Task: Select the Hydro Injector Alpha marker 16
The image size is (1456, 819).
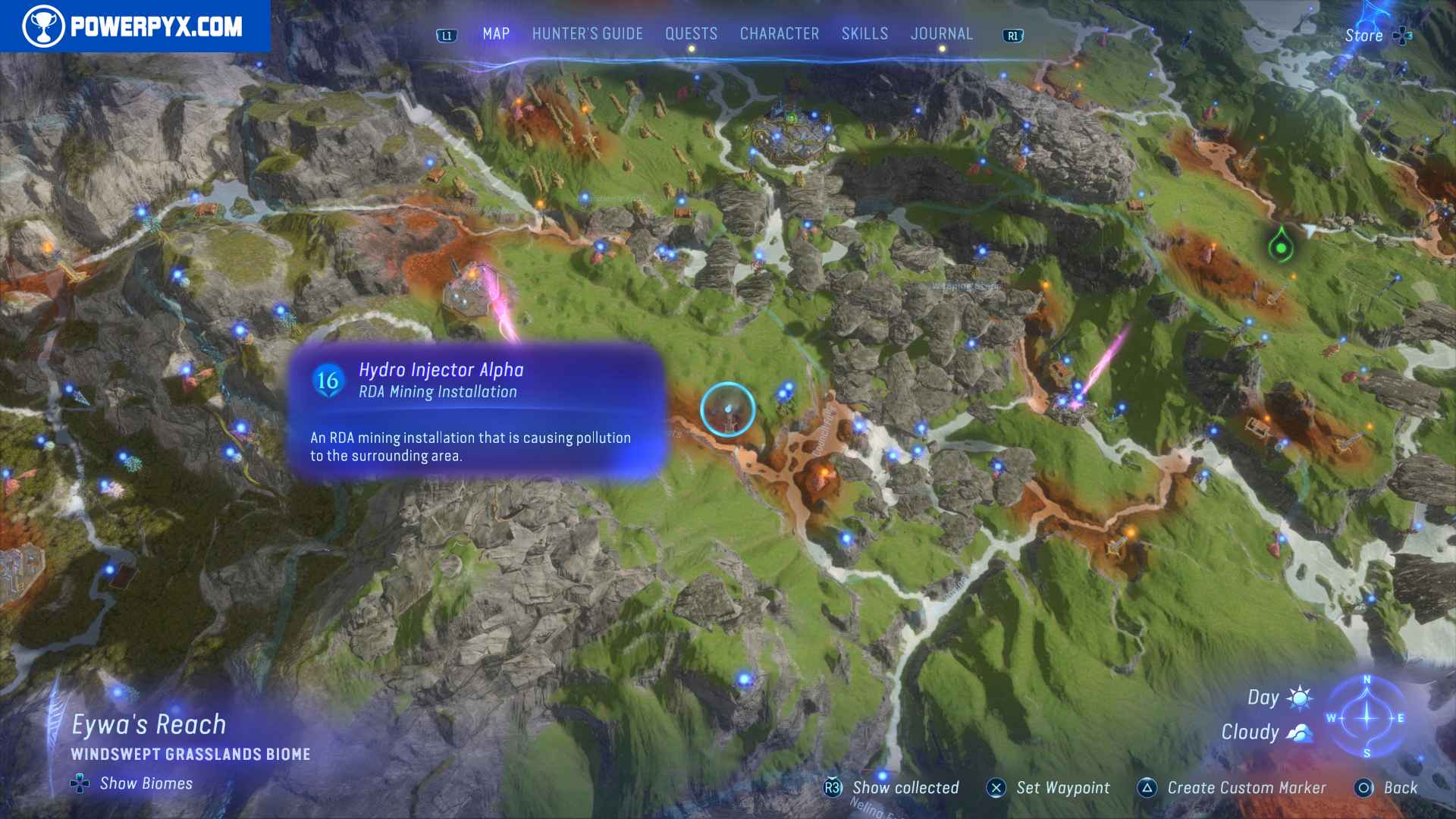Action: click(x=328, y=381)
